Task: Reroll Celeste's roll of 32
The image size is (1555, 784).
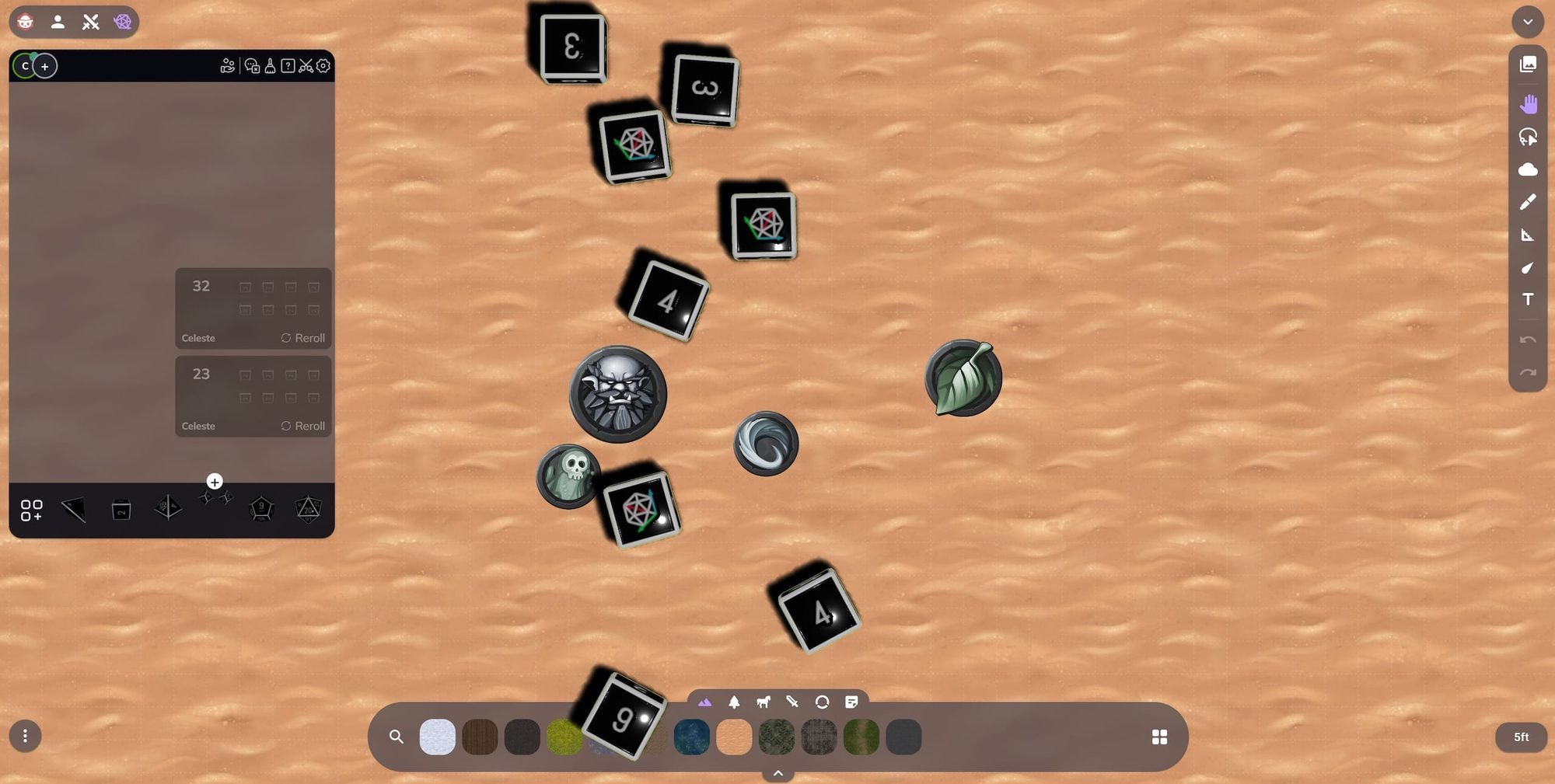Action: pos(303,338)
